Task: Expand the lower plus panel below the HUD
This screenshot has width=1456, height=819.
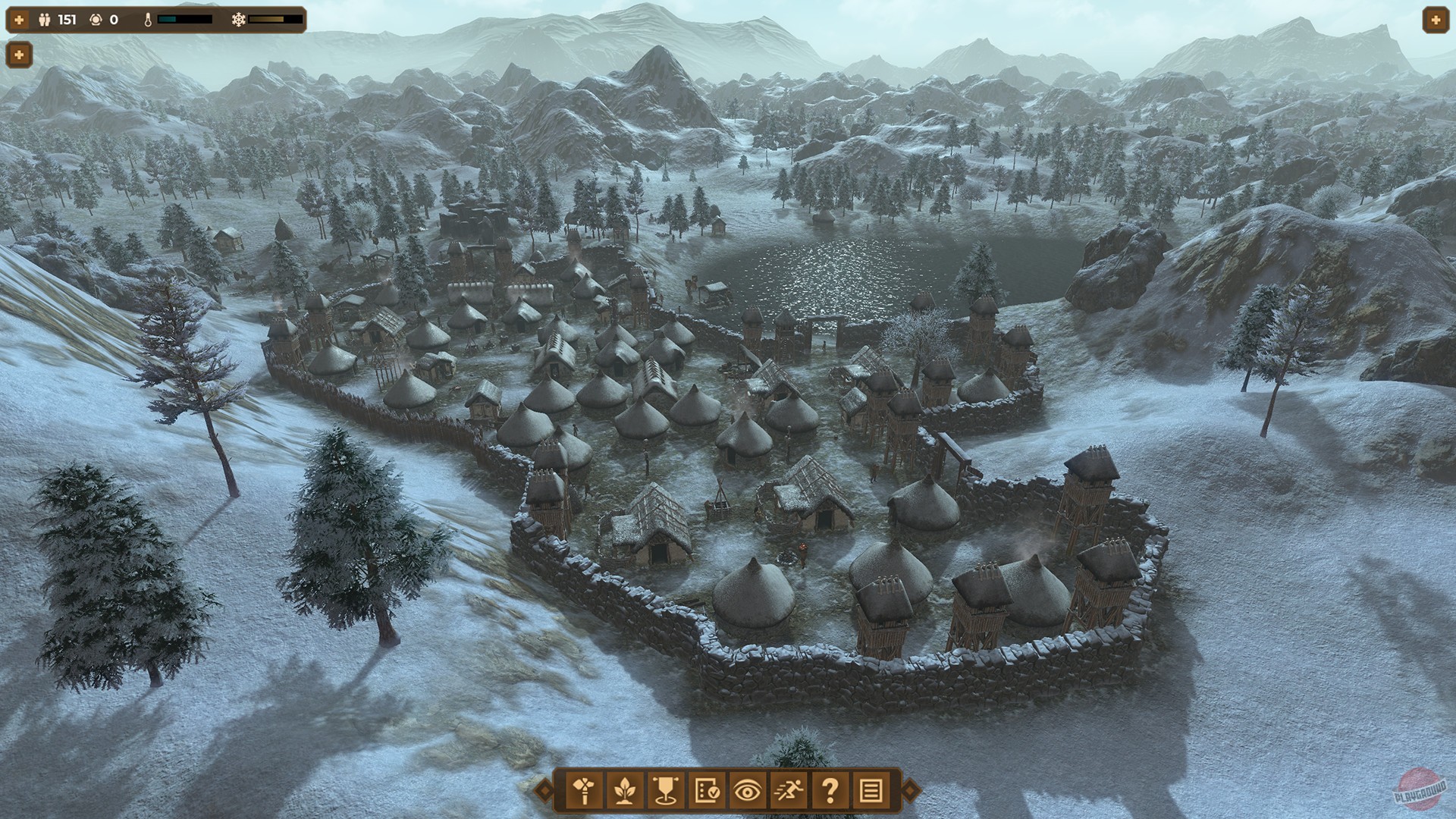Action: coord(19,55)
